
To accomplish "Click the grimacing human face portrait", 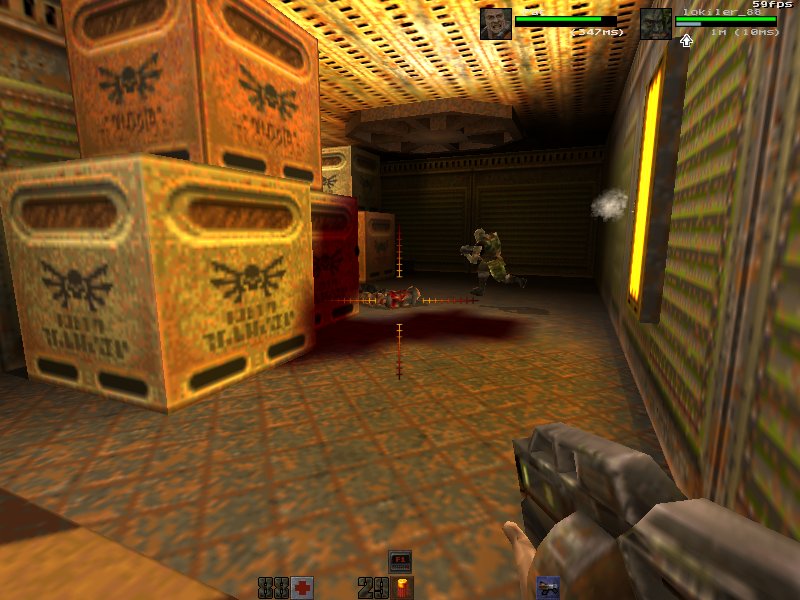I will 496,23.
